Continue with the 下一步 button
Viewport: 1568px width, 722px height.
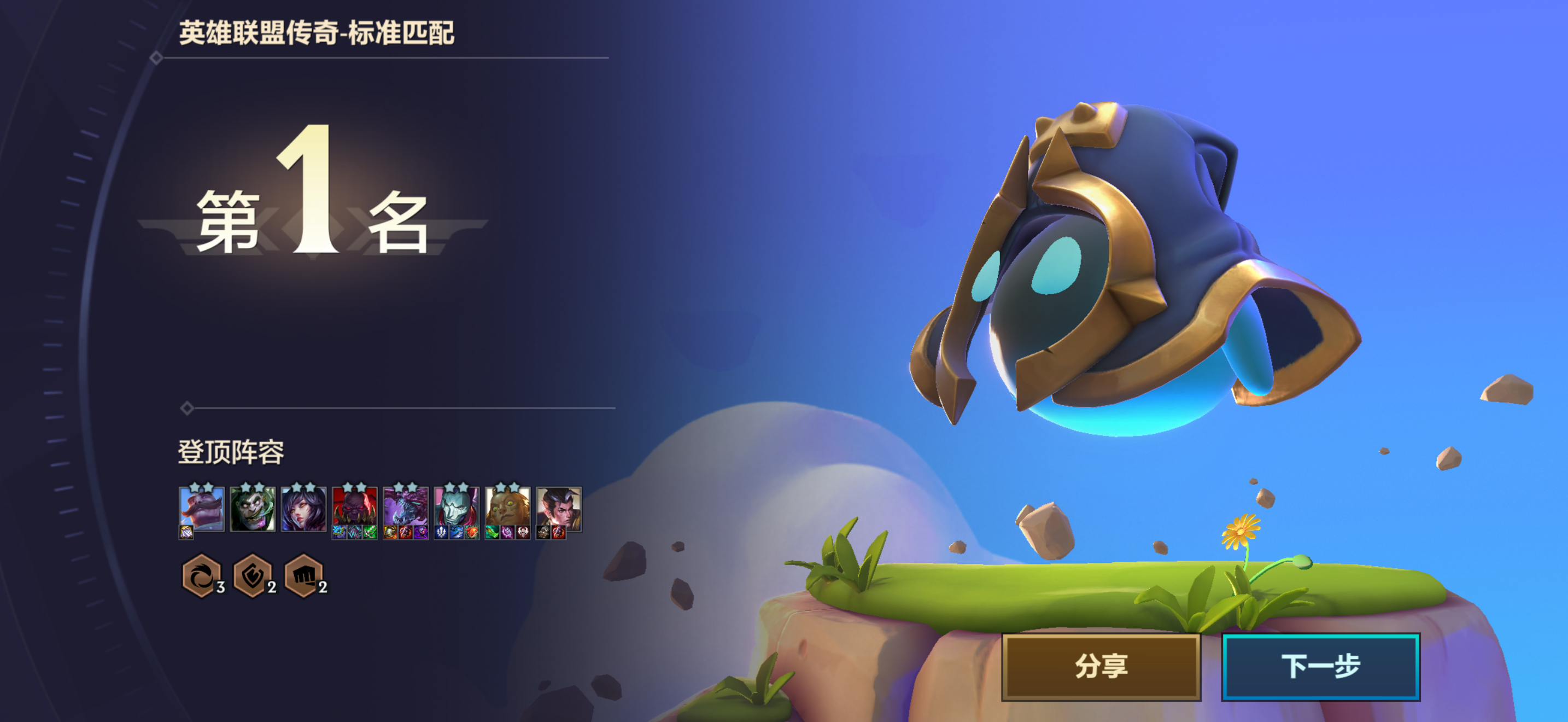tap(1320, 666)
